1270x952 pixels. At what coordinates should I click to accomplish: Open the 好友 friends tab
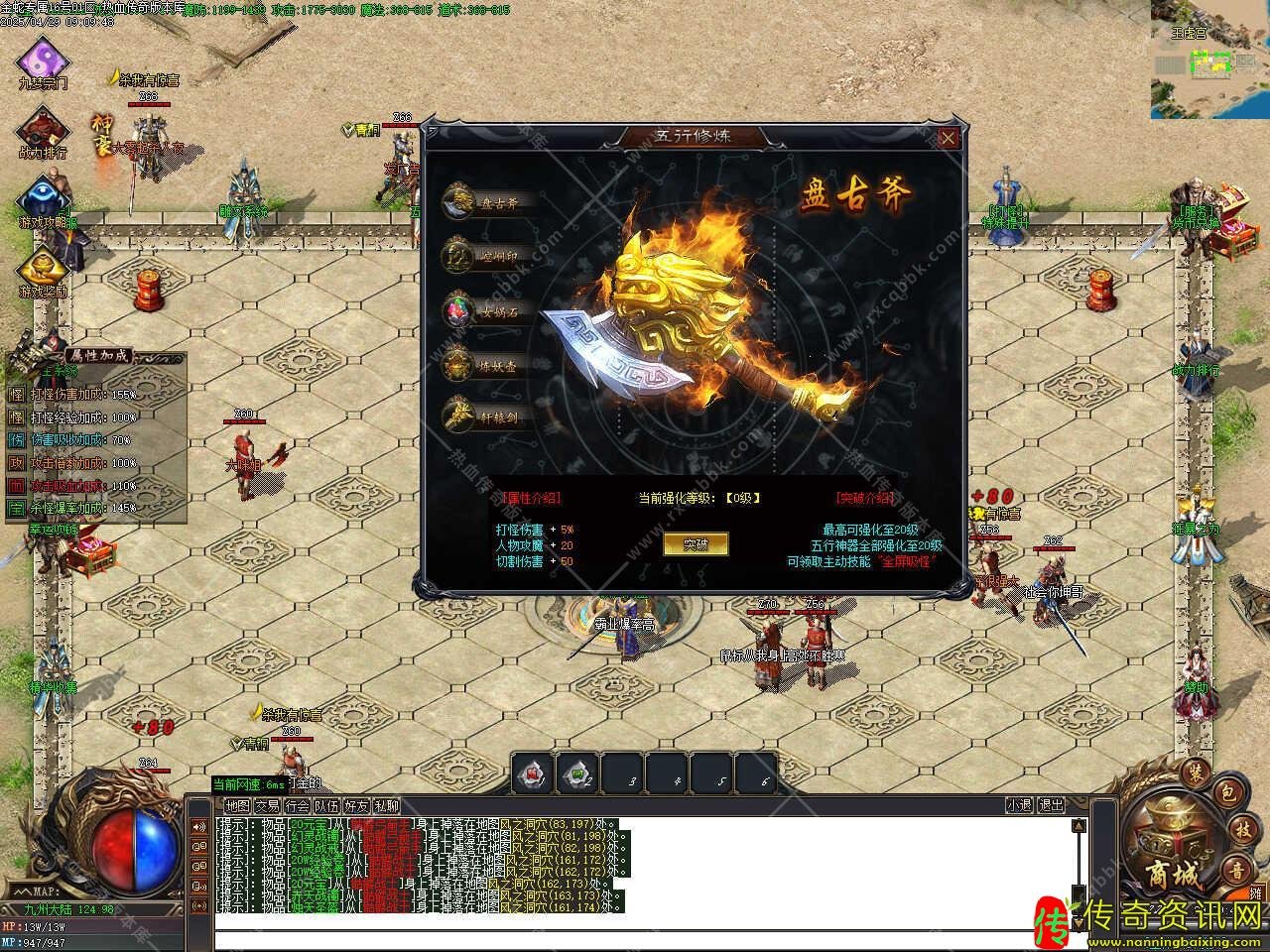pyautogui.click(x=356, y=805)
